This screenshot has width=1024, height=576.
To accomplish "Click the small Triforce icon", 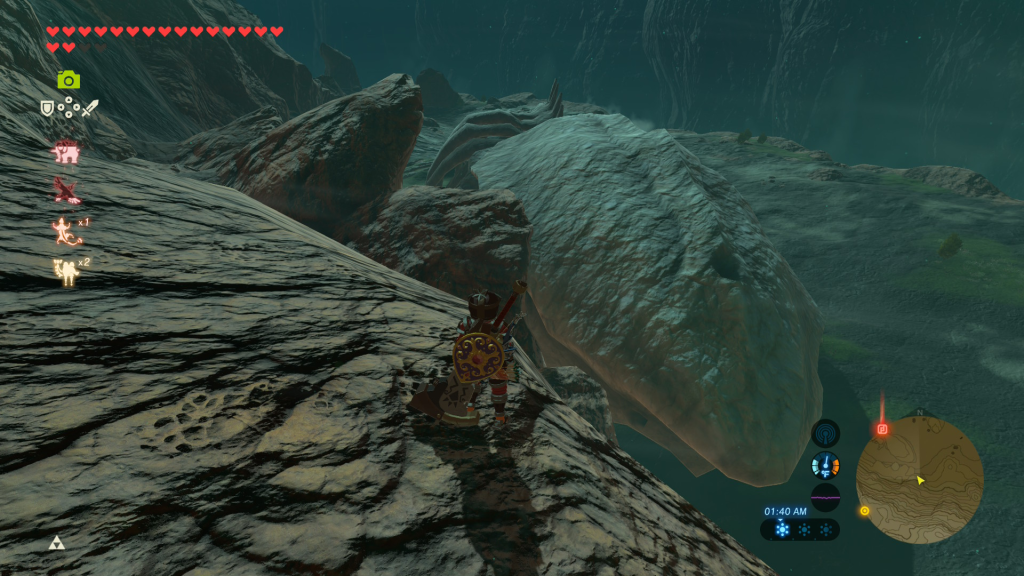I will (56, 544).
